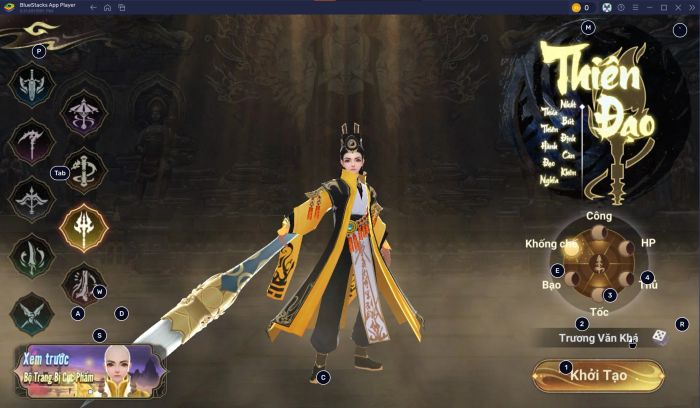Start the game with Khởi Tạo
This screenshot has height=408, width=700.
[598, 375]
